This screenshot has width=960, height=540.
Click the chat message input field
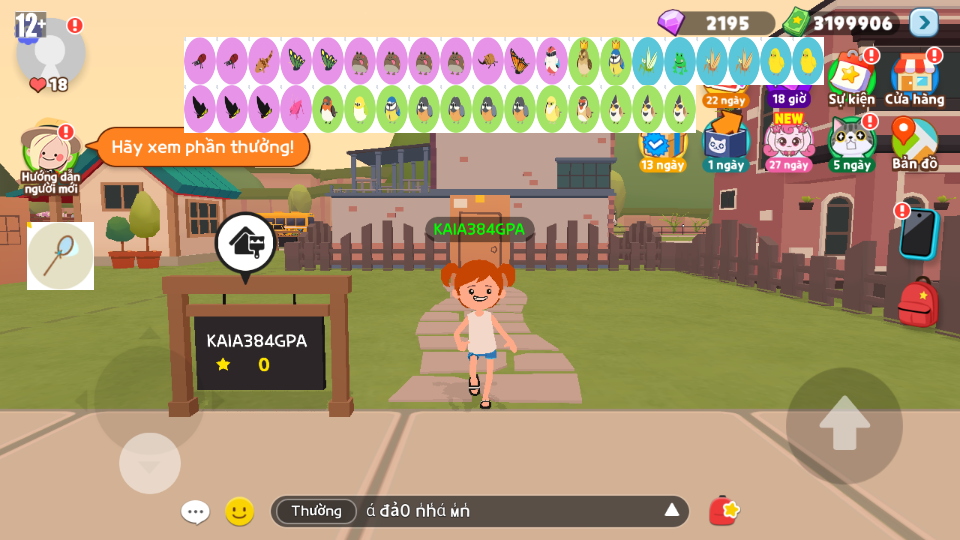[510, 512]
